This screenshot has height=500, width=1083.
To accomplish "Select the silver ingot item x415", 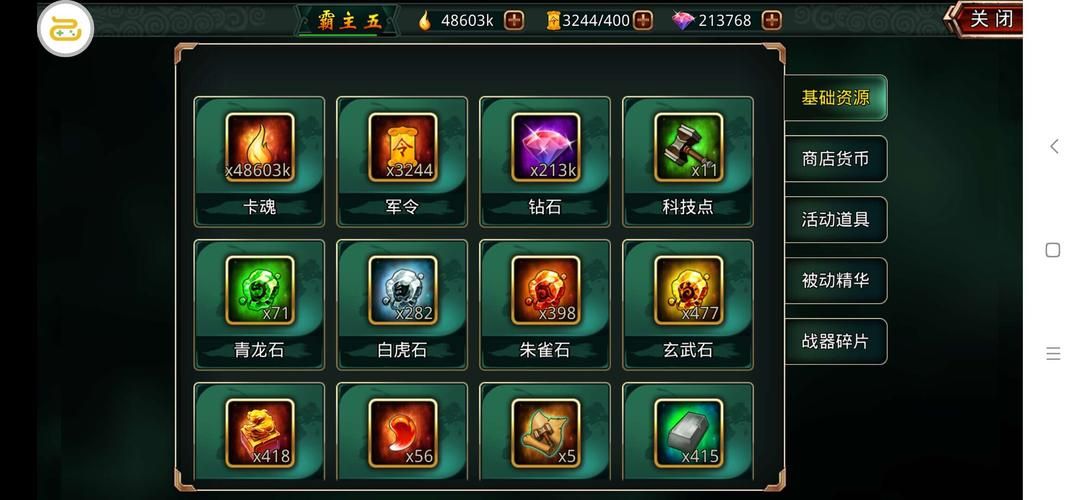I will [688, 435].
